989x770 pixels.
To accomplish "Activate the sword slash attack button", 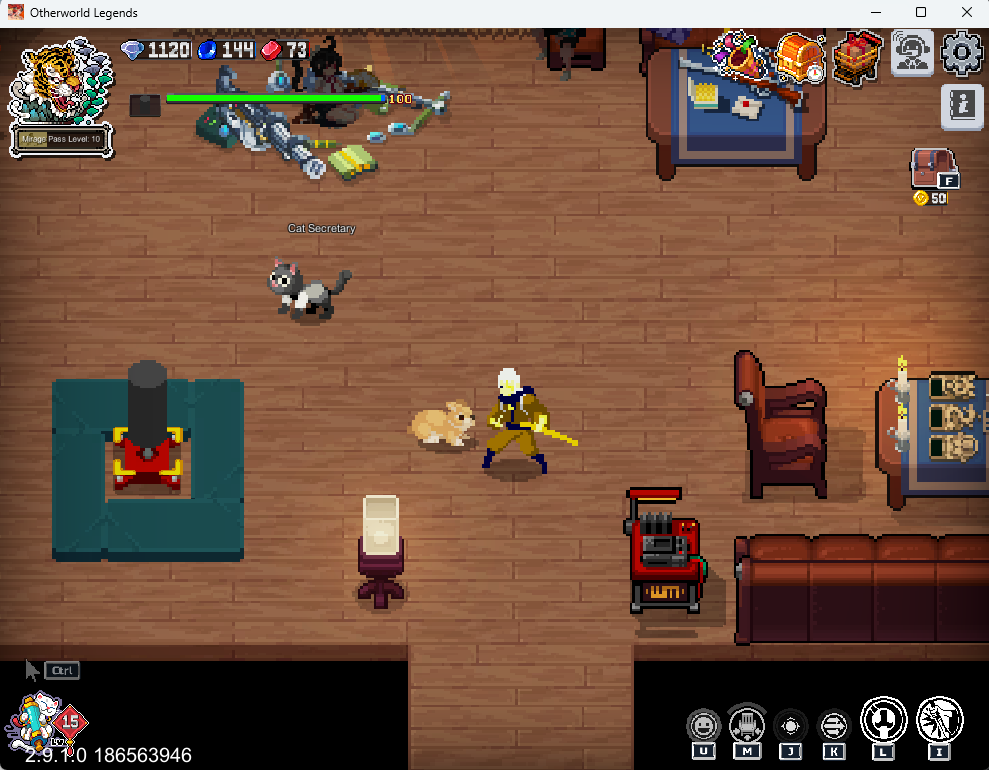I will click(x=939, y=721).
